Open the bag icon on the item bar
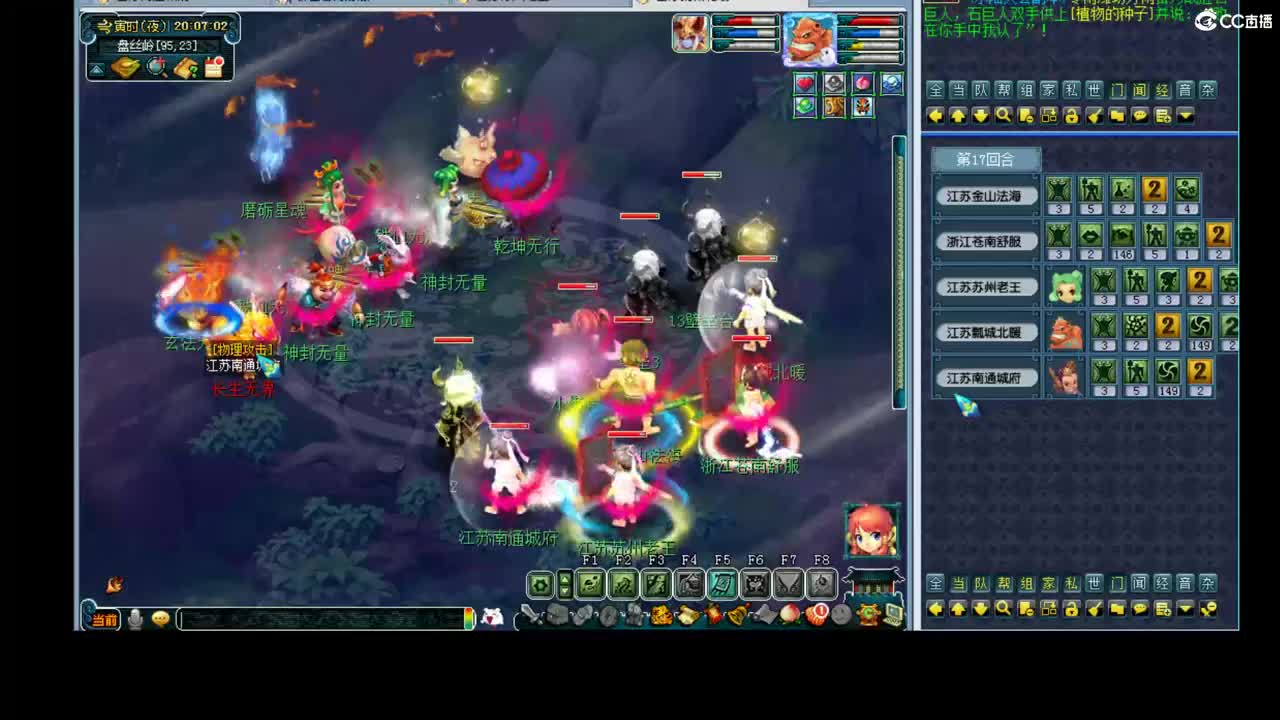Screen dimensions: 1280x720 (554, 614)
